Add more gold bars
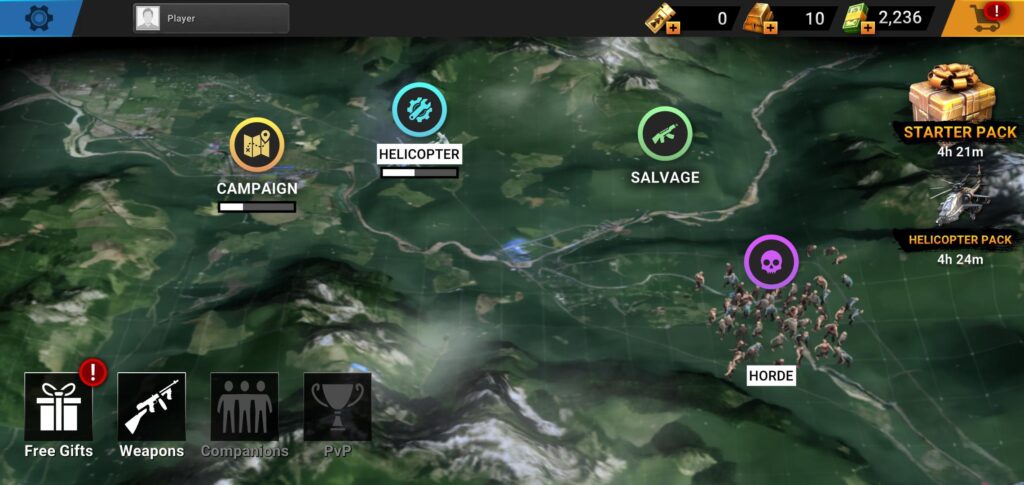Viewport: 1024px width, 485px height. [x=770, y=27]
